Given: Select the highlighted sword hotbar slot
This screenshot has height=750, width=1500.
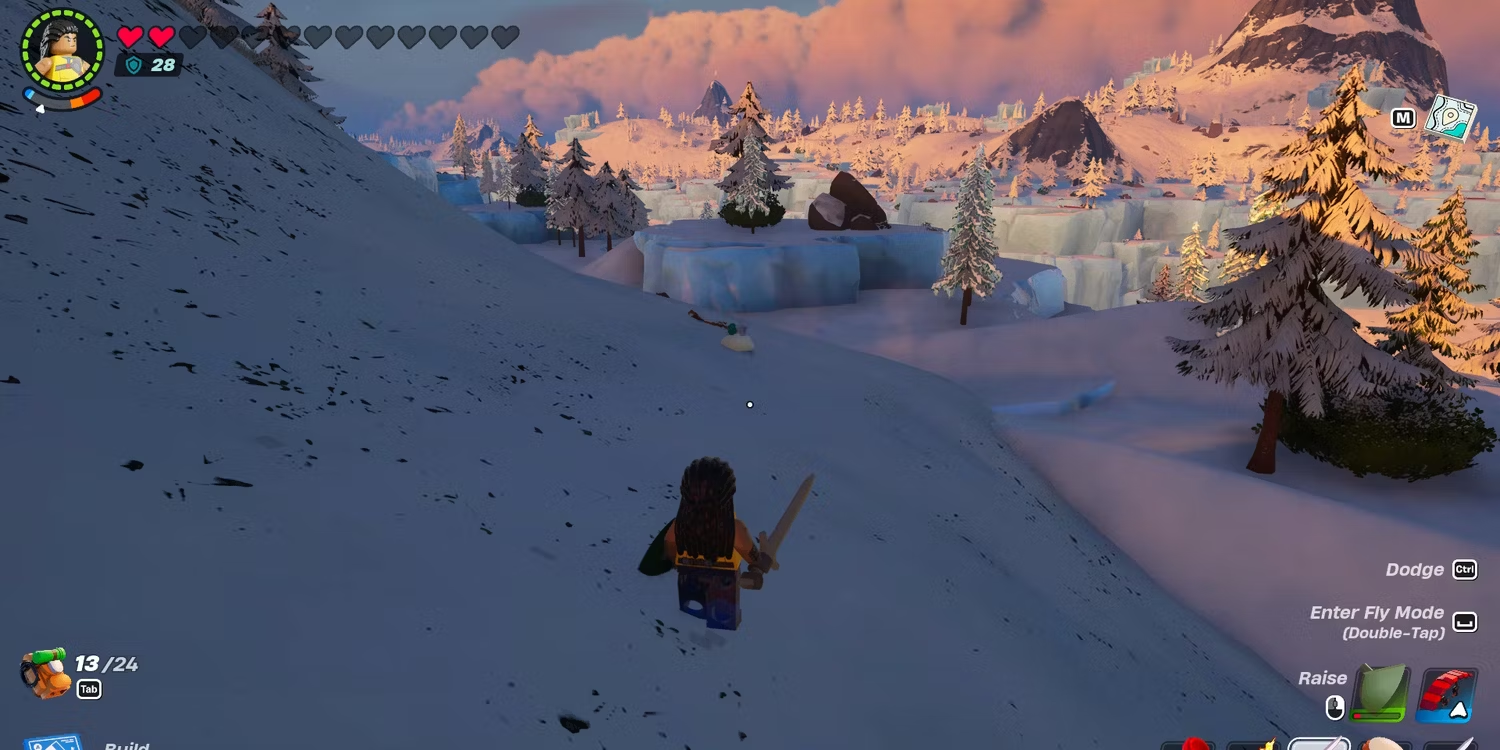Looking at the screenshot, I should [x=1318, y=744].
